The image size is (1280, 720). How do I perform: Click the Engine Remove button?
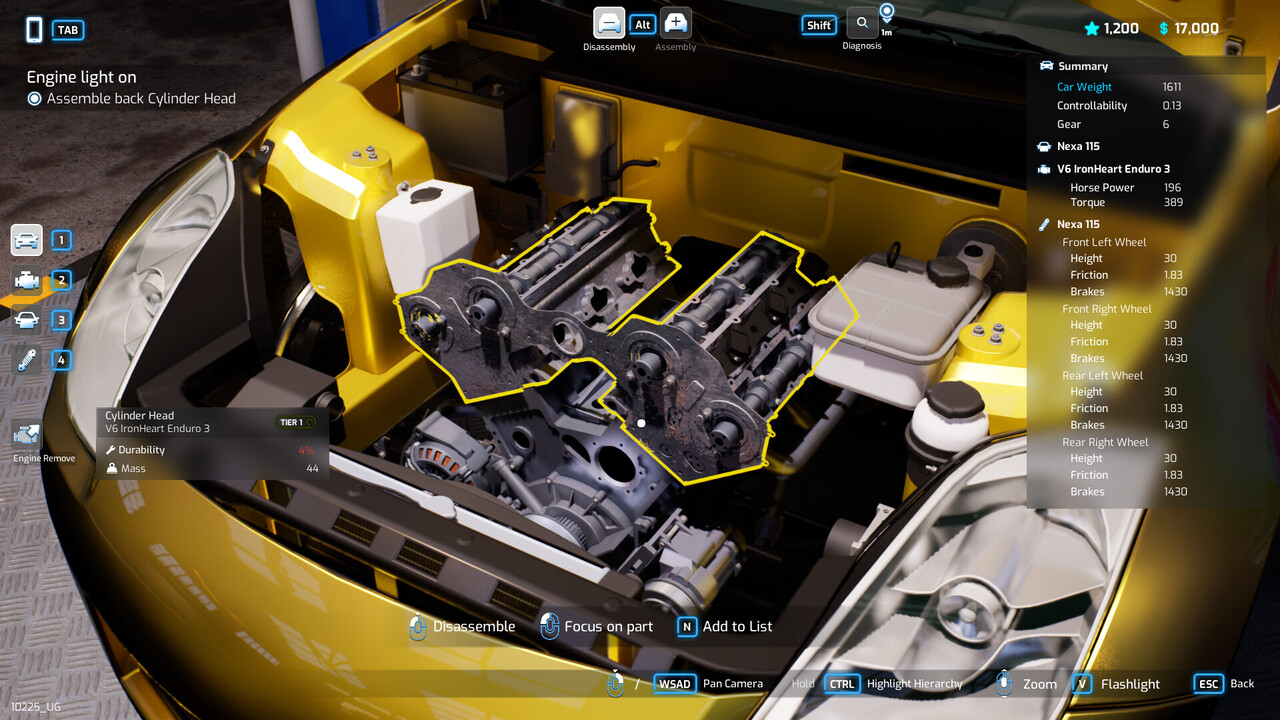tap(28, 436)
